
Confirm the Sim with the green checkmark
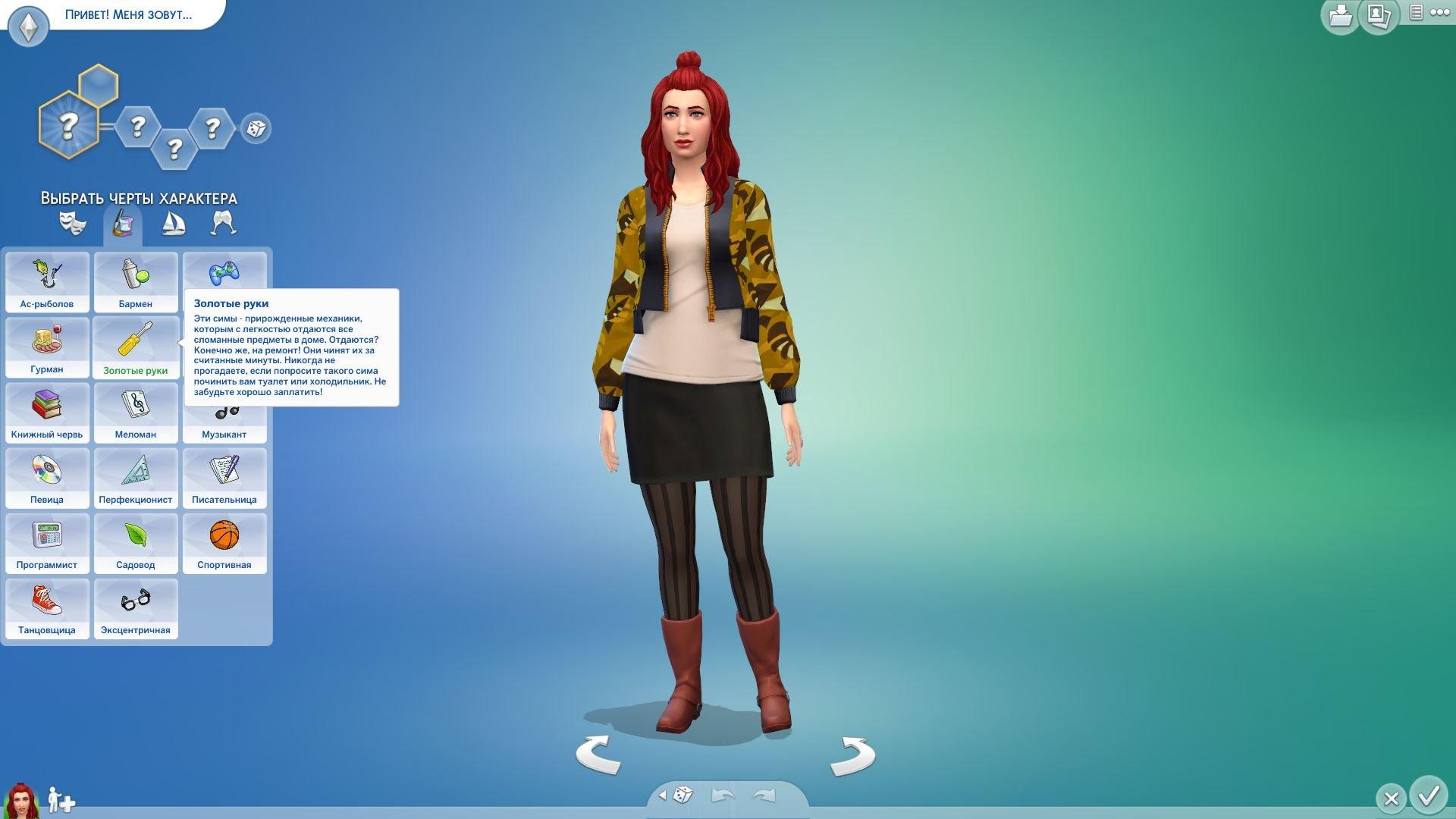click(x=1429, y=795)
